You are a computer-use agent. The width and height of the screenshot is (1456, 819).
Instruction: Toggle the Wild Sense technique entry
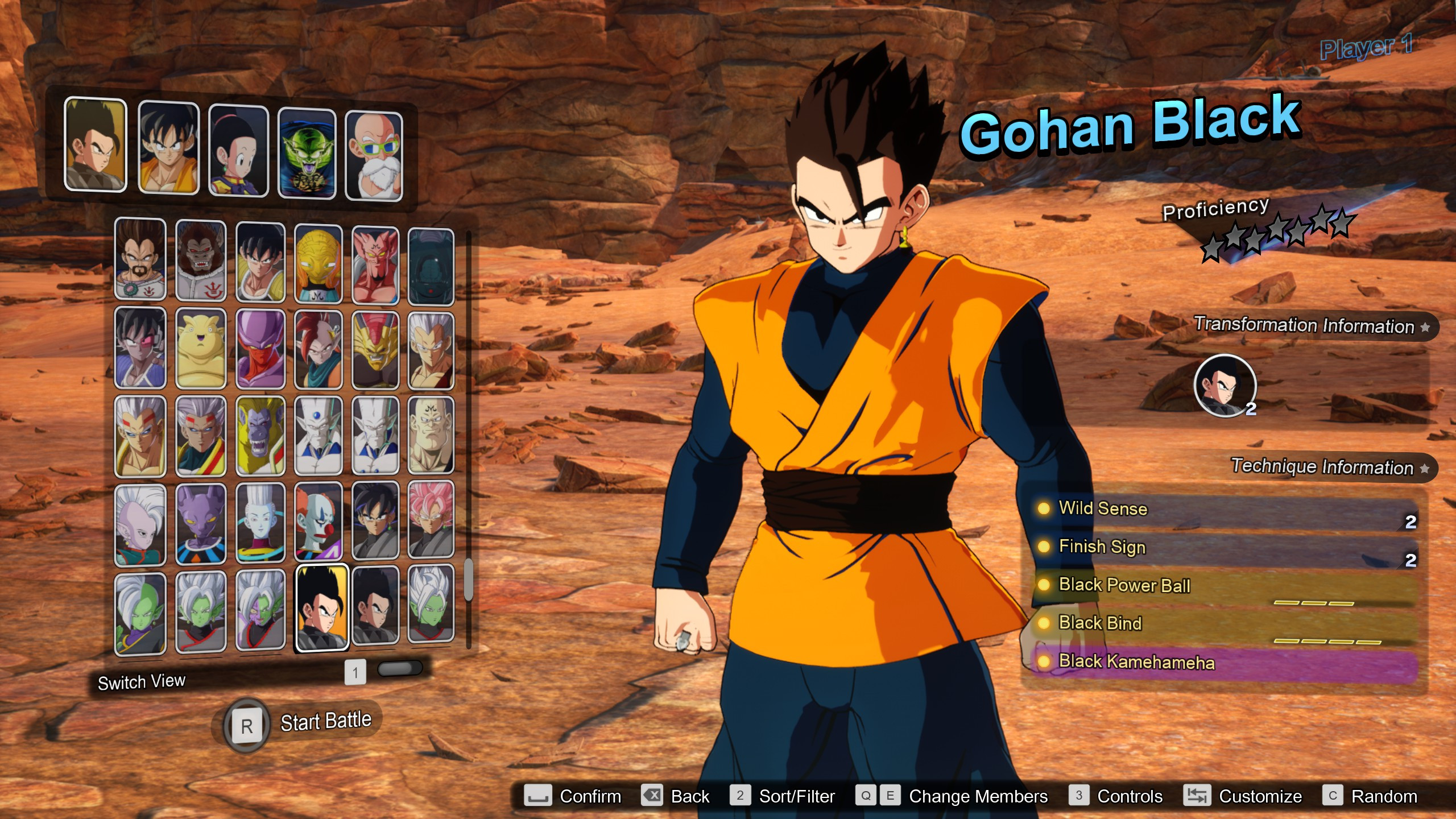tap(1102, 509)
